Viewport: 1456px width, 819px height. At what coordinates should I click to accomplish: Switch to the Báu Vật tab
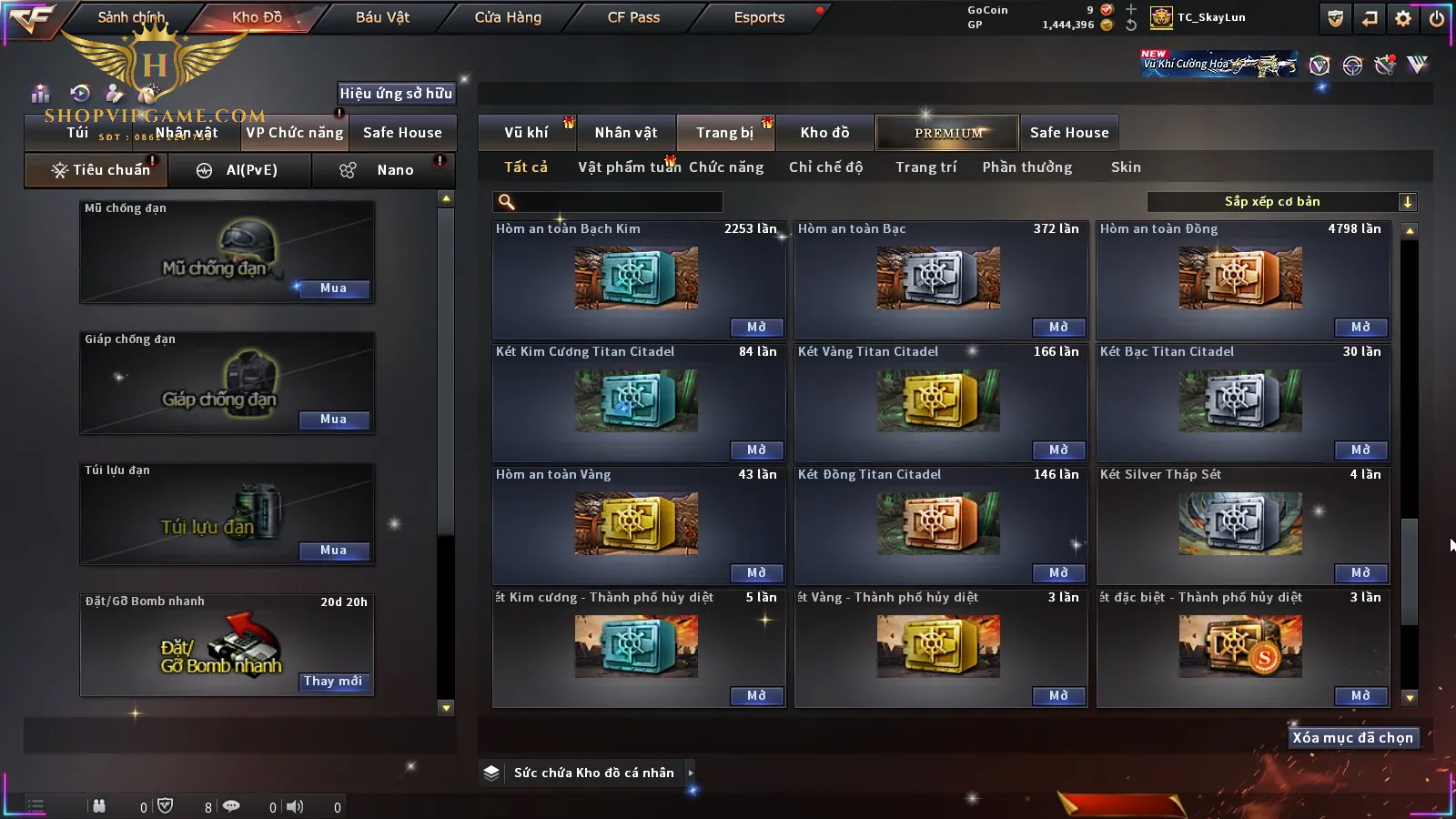(382, 17)
